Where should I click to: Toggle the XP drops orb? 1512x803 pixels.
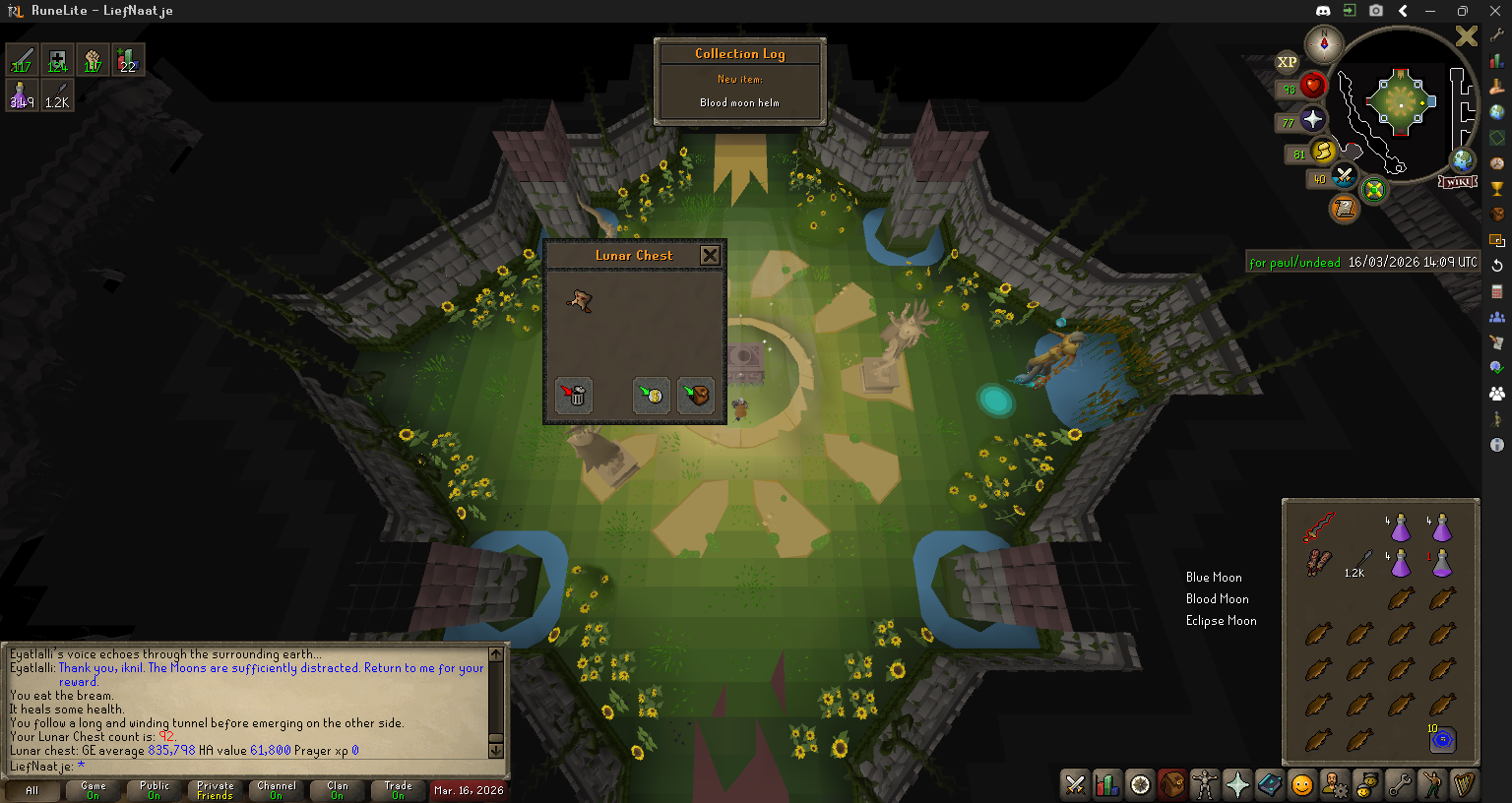click(x=1287, y=62)
